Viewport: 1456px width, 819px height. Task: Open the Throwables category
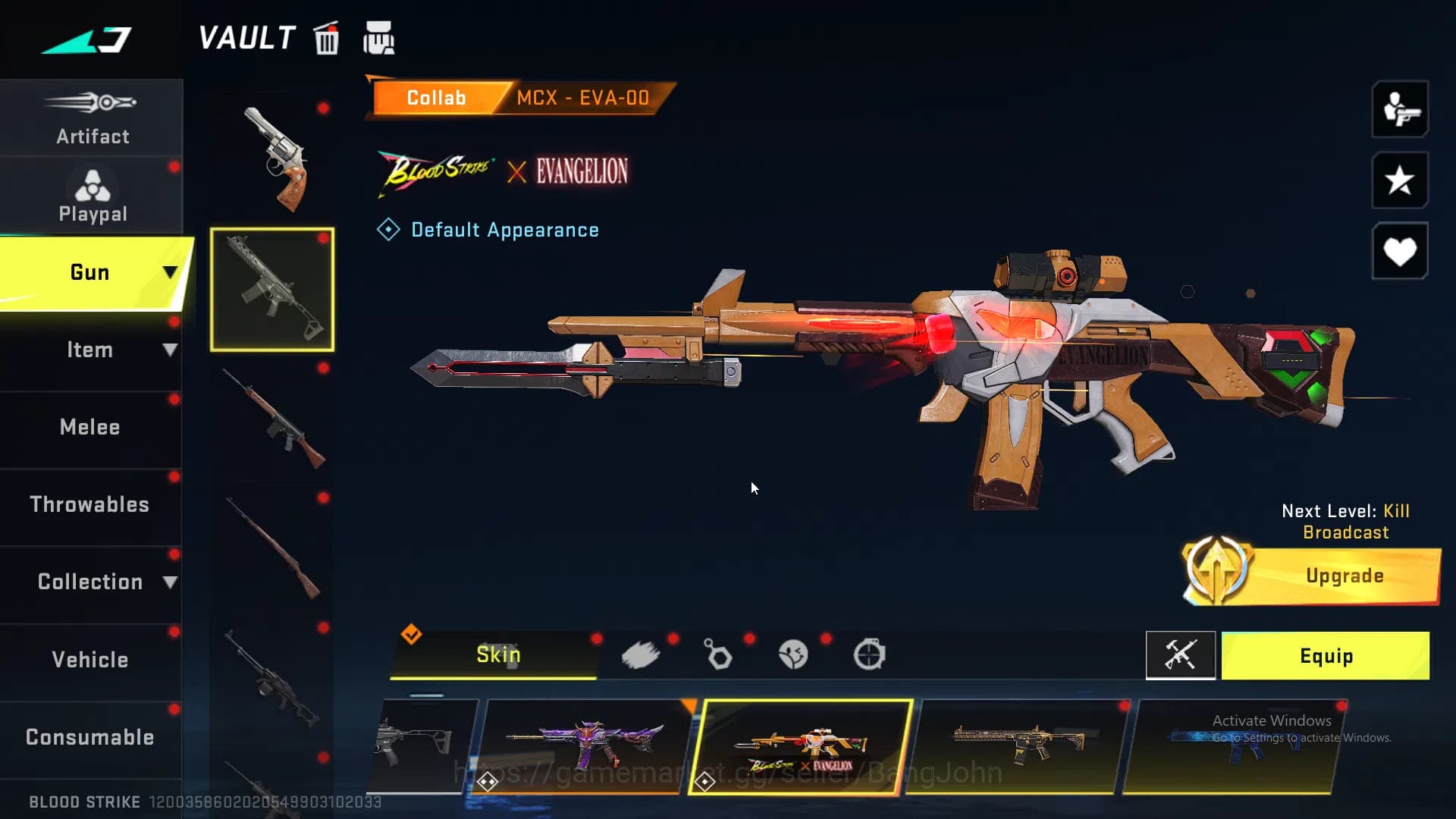pos(90,505)
